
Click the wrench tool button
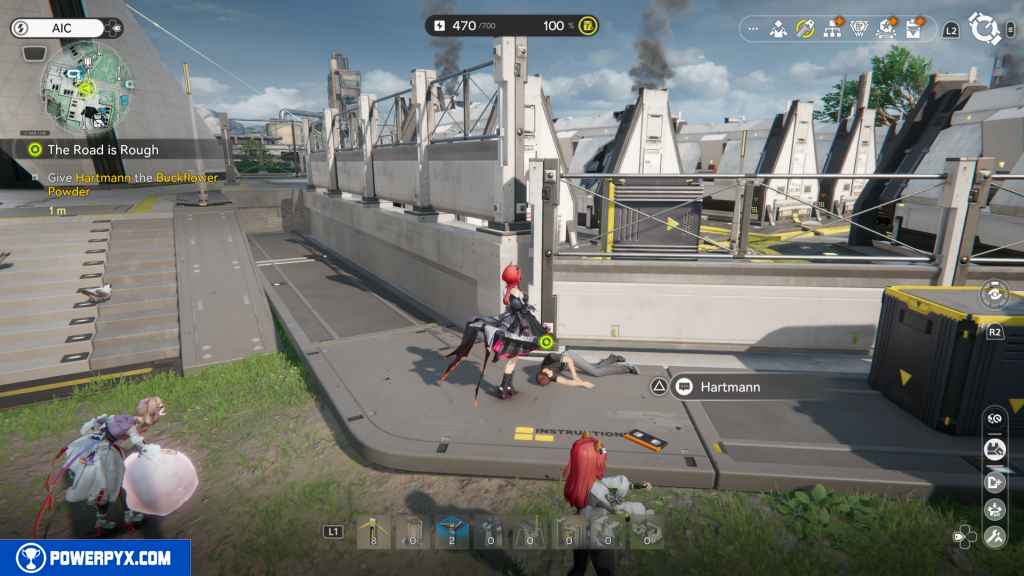pos(994,537)
